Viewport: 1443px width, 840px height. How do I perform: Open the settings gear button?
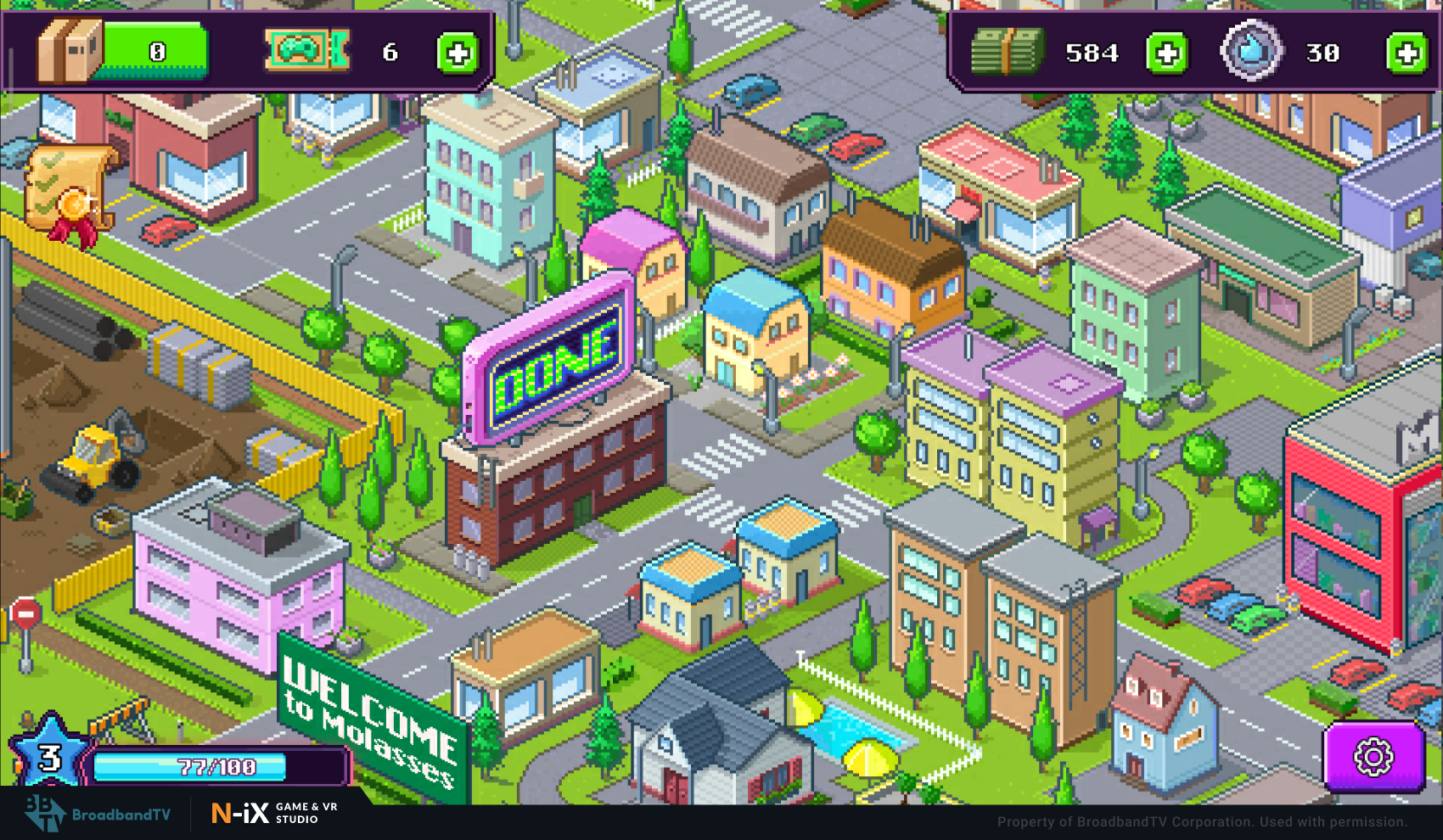(x=1373, y=756)
